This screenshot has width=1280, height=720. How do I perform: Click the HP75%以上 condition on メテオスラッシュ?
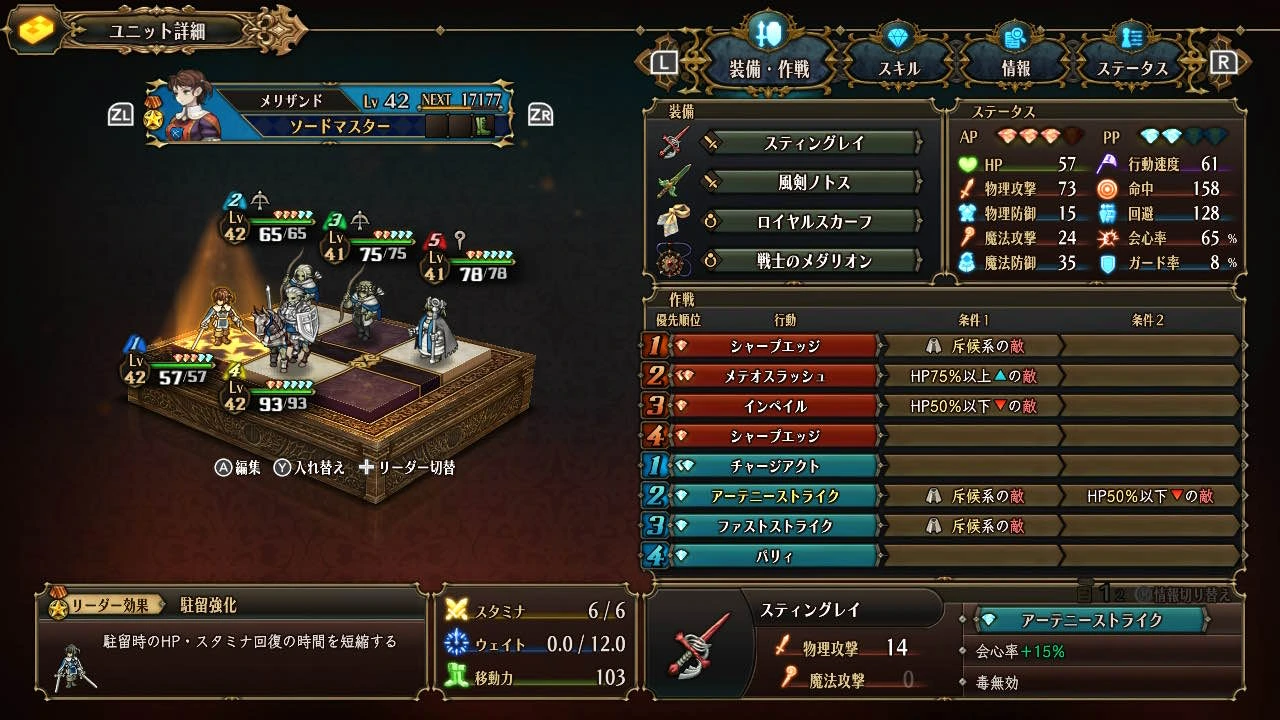[x=972, y=376]
